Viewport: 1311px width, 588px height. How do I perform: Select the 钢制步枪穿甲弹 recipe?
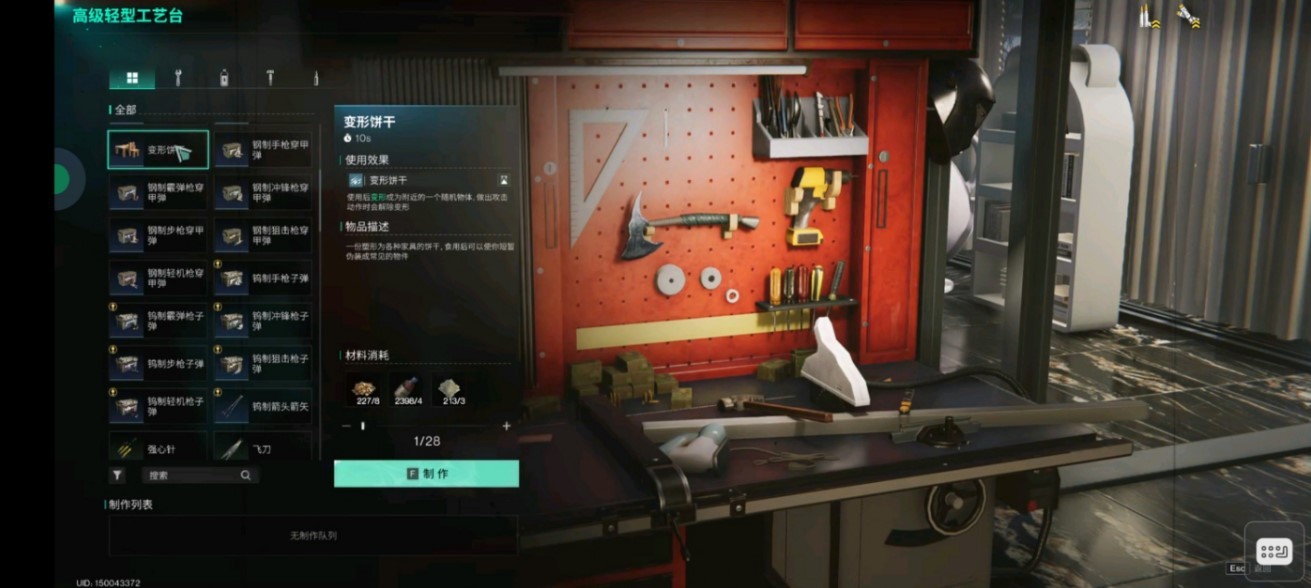coord(158,235)
